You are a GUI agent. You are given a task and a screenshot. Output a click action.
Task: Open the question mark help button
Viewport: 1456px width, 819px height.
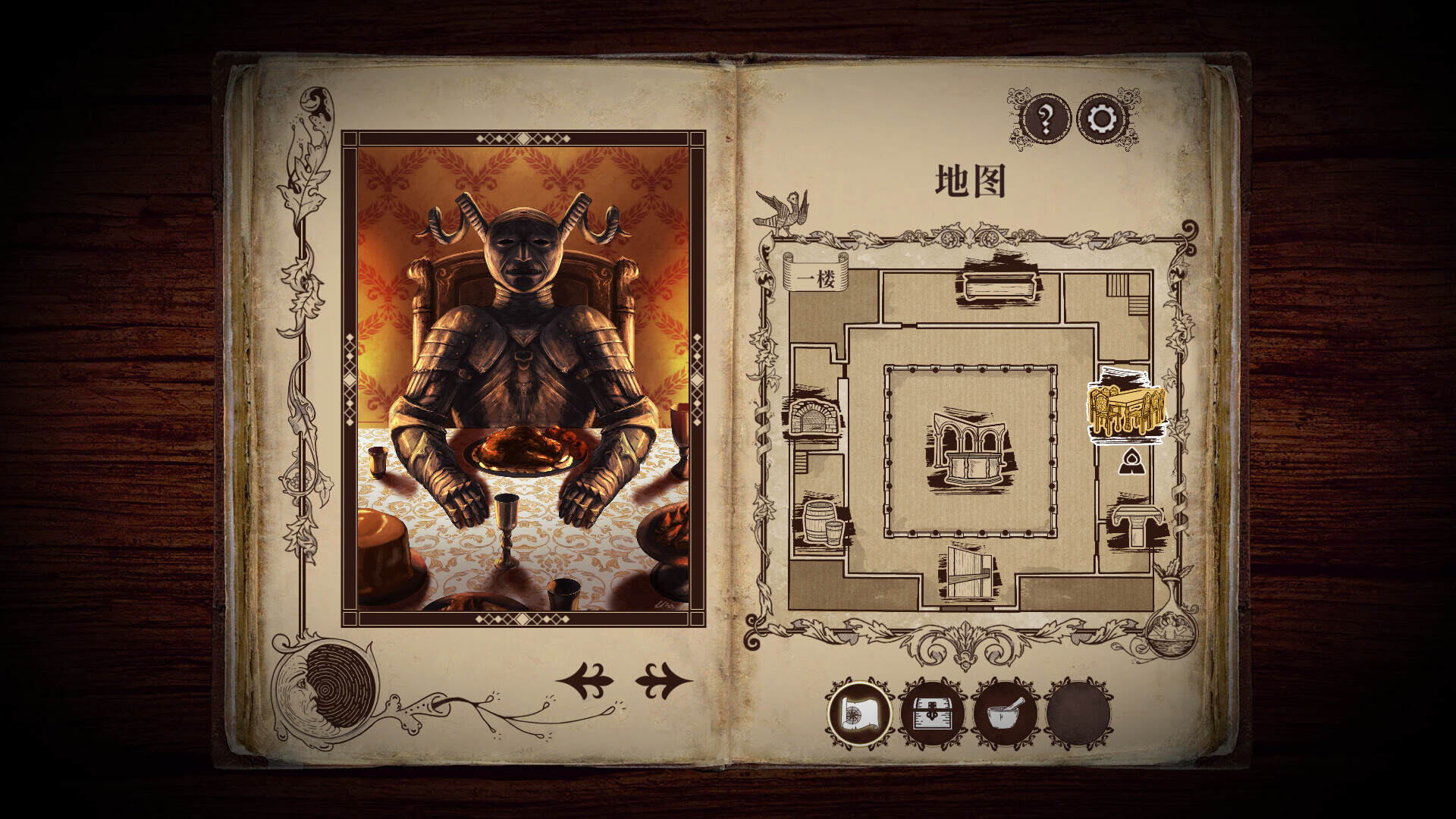coord(1046,119)
